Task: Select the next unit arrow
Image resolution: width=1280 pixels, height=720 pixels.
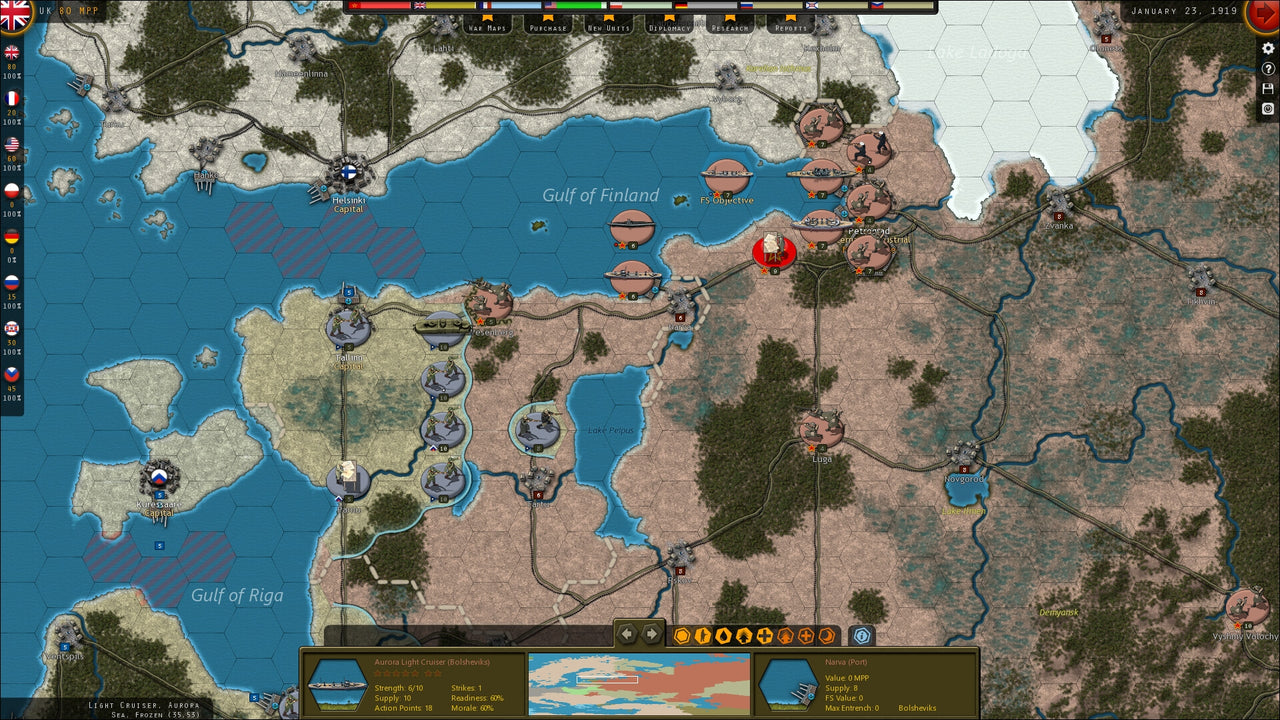Action: point(648,632)
